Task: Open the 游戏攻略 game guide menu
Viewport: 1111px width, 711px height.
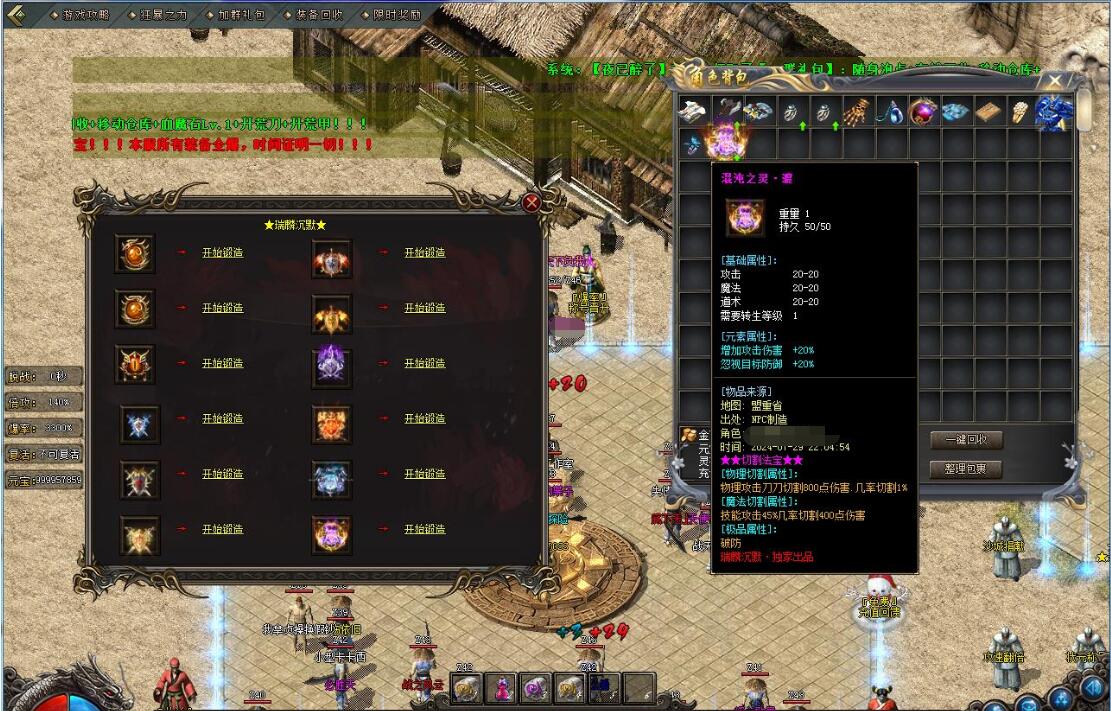Action: [x=81, y=15]
